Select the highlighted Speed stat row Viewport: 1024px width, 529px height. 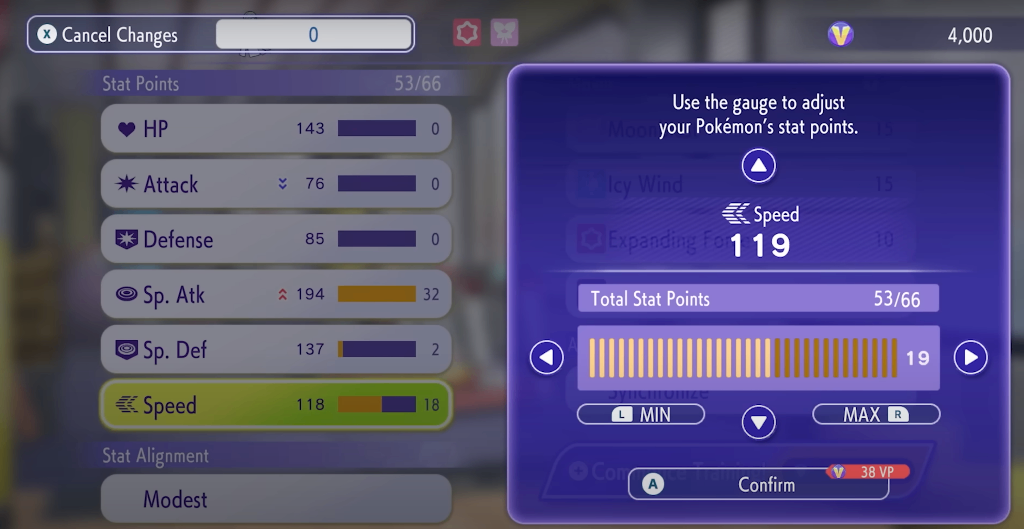point(275,405)
